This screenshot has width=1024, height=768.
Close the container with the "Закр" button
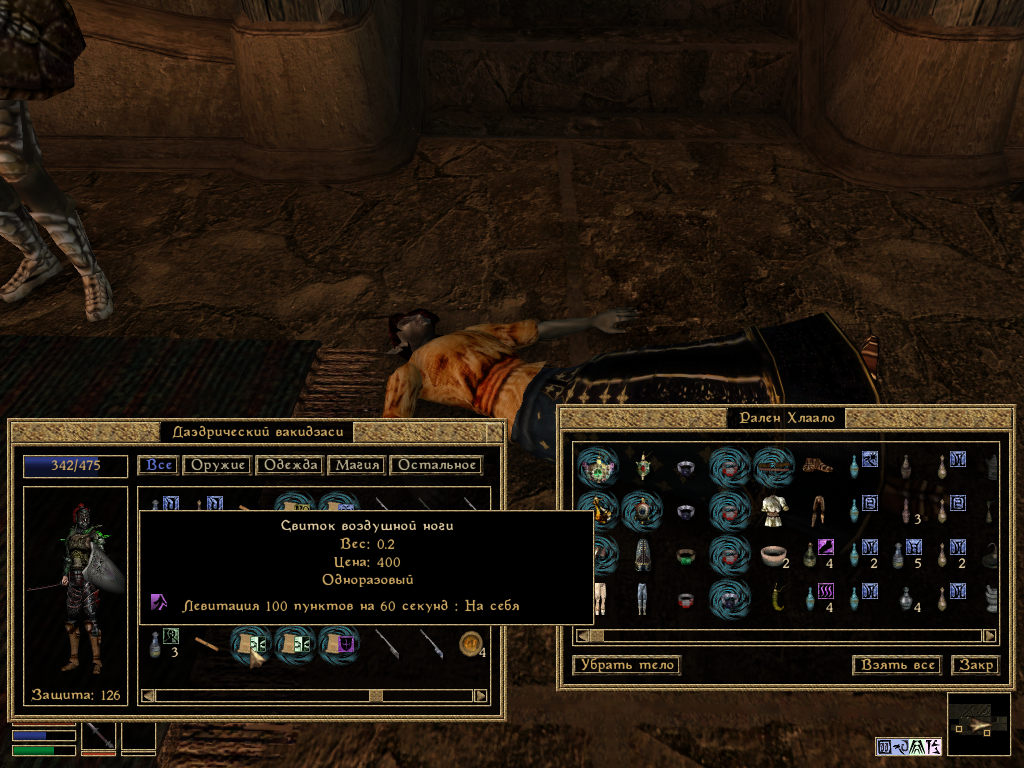point(974,665)
